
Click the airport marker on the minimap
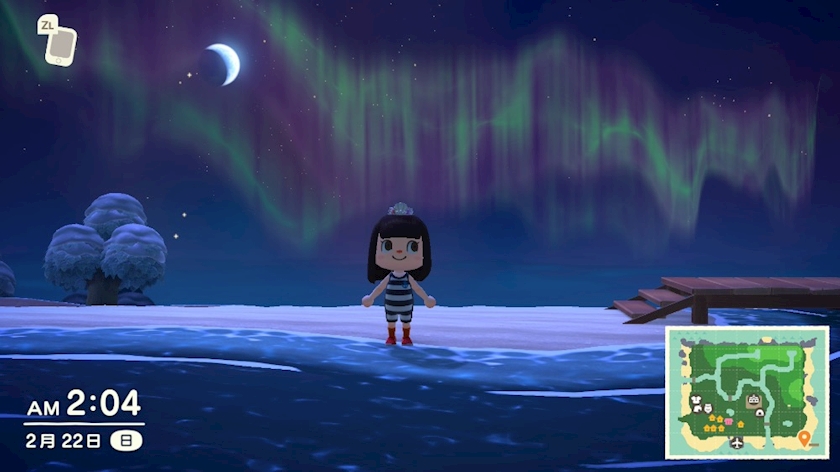pos(736,441)
